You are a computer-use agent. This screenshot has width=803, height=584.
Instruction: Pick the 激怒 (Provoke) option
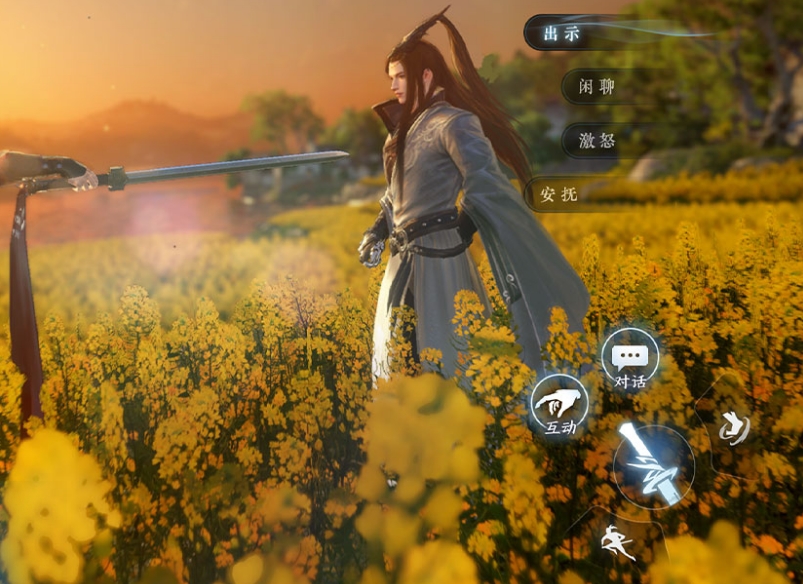[597, 140]
